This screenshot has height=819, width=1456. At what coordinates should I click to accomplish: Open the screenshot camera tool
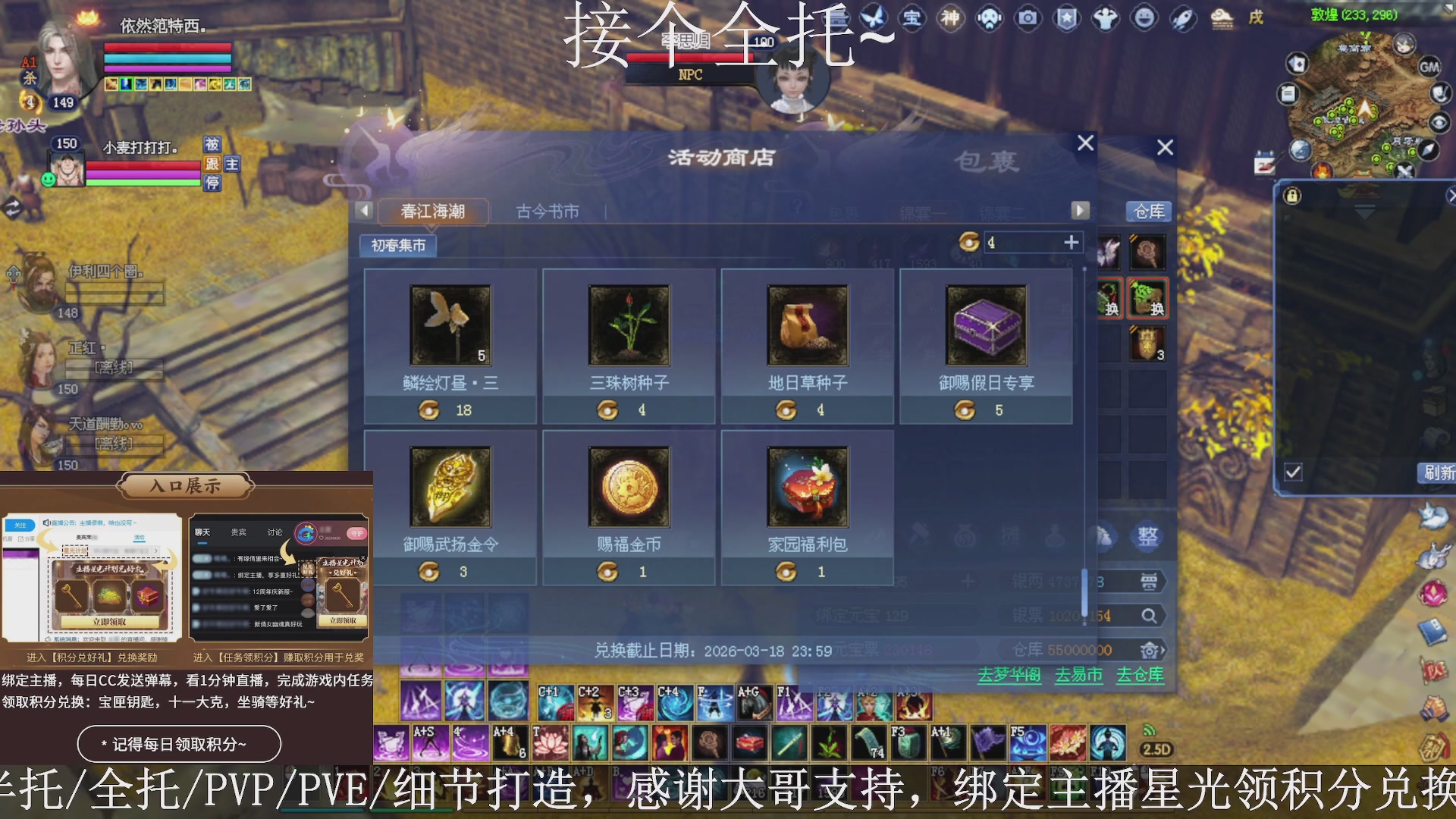point(1028,19)
